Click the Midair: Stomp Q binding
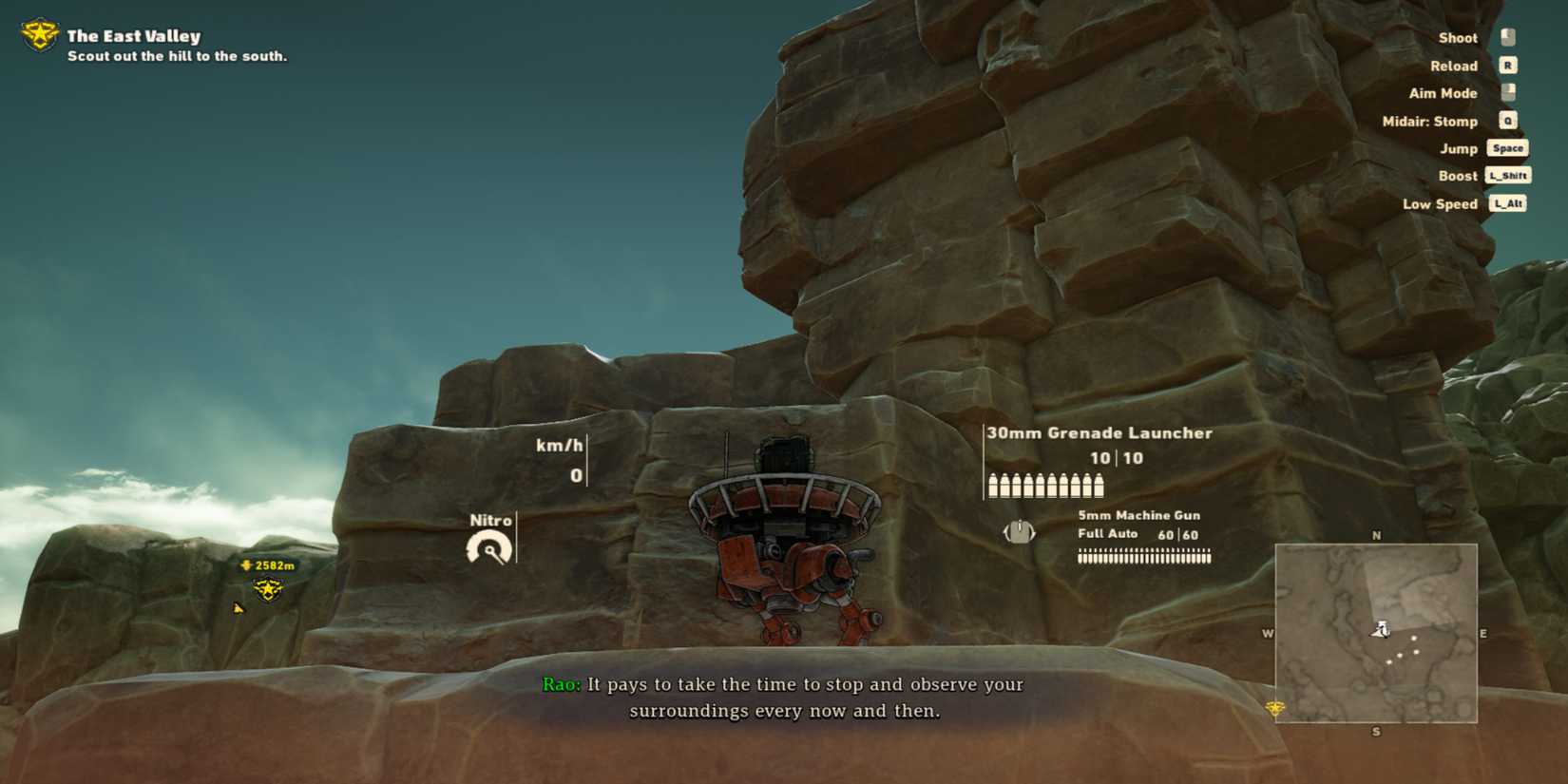The image size is (1568, 784). [x=1507, y=122]
